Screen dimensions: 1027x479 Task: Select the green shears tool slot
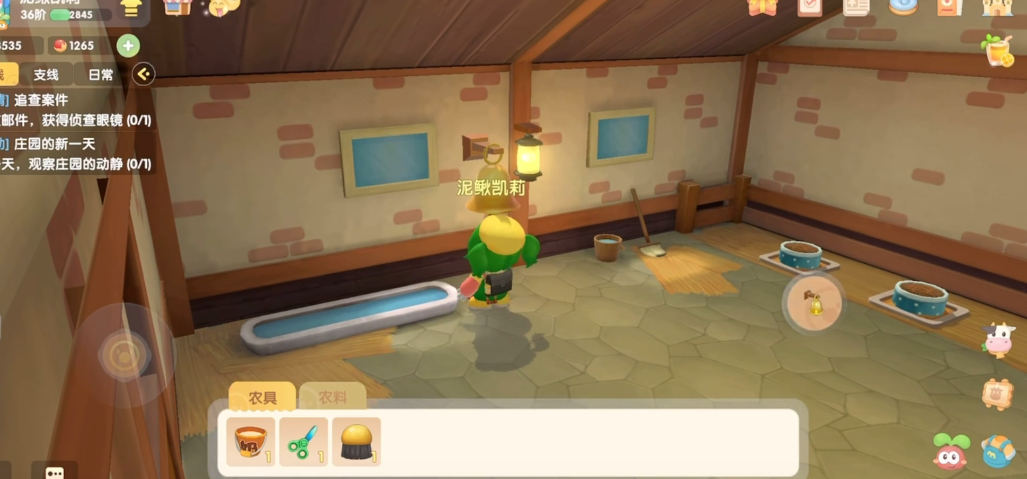tap(303, 441)
